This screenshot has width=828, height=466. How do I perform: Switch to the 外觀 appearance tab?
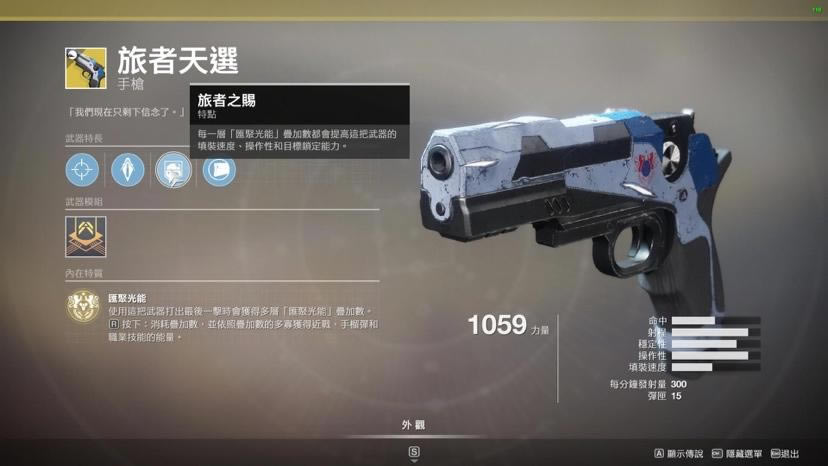click(x=414, y=425)
